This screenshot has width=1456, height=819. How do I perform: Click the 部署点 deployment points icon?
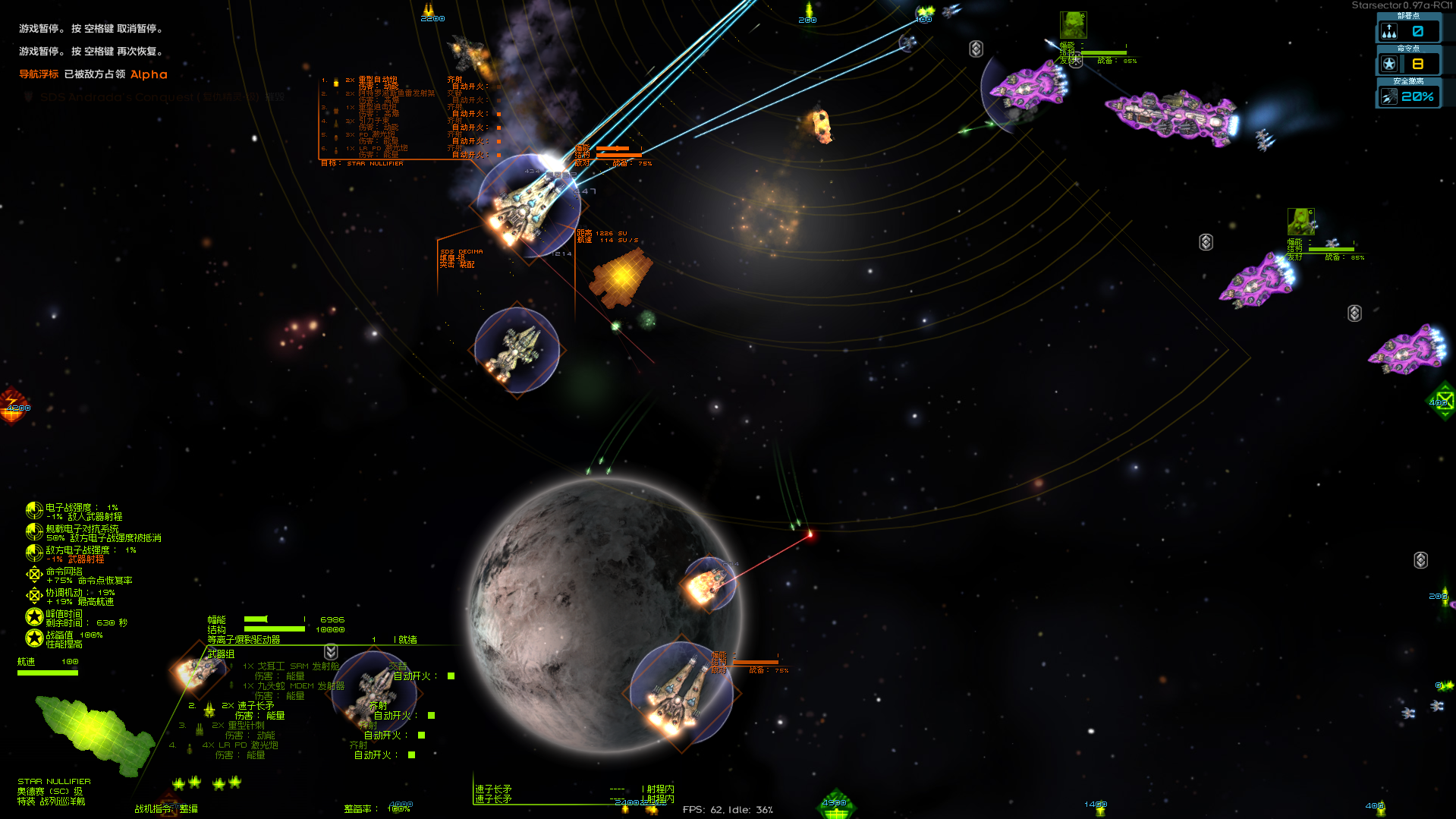tap(1391, 30)
